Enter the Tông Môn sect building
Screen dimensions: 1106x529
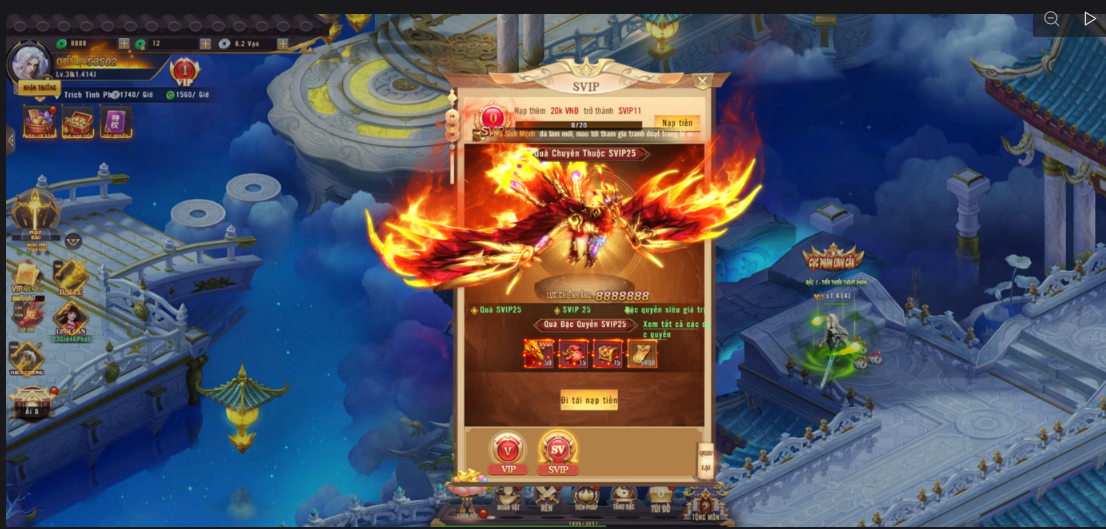[704, 500]
